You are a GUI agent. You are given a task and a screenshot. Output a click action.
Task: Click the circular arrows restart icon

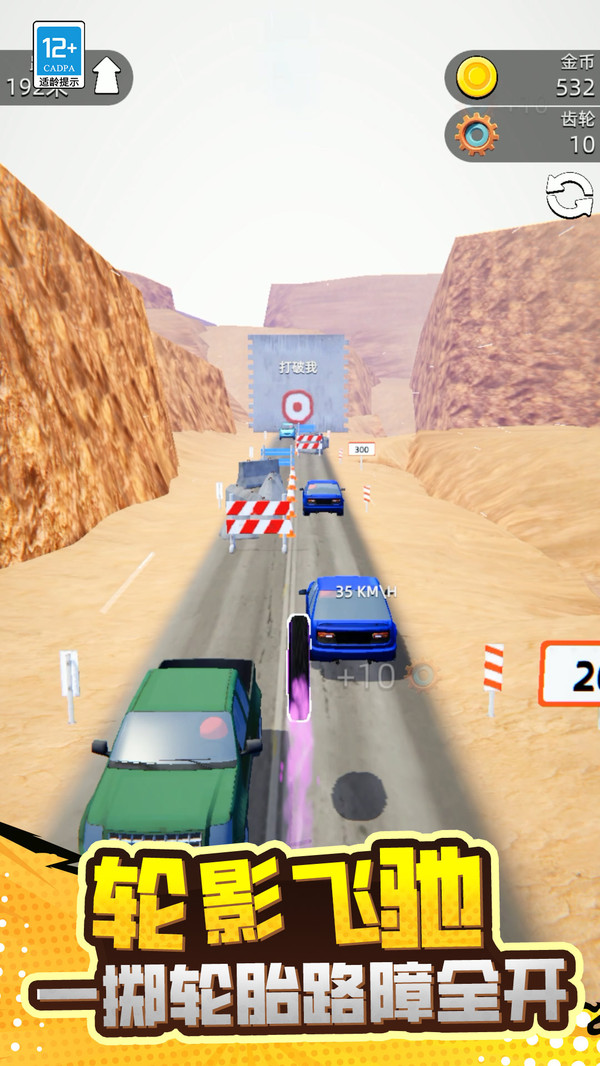[x=569, y=195]
